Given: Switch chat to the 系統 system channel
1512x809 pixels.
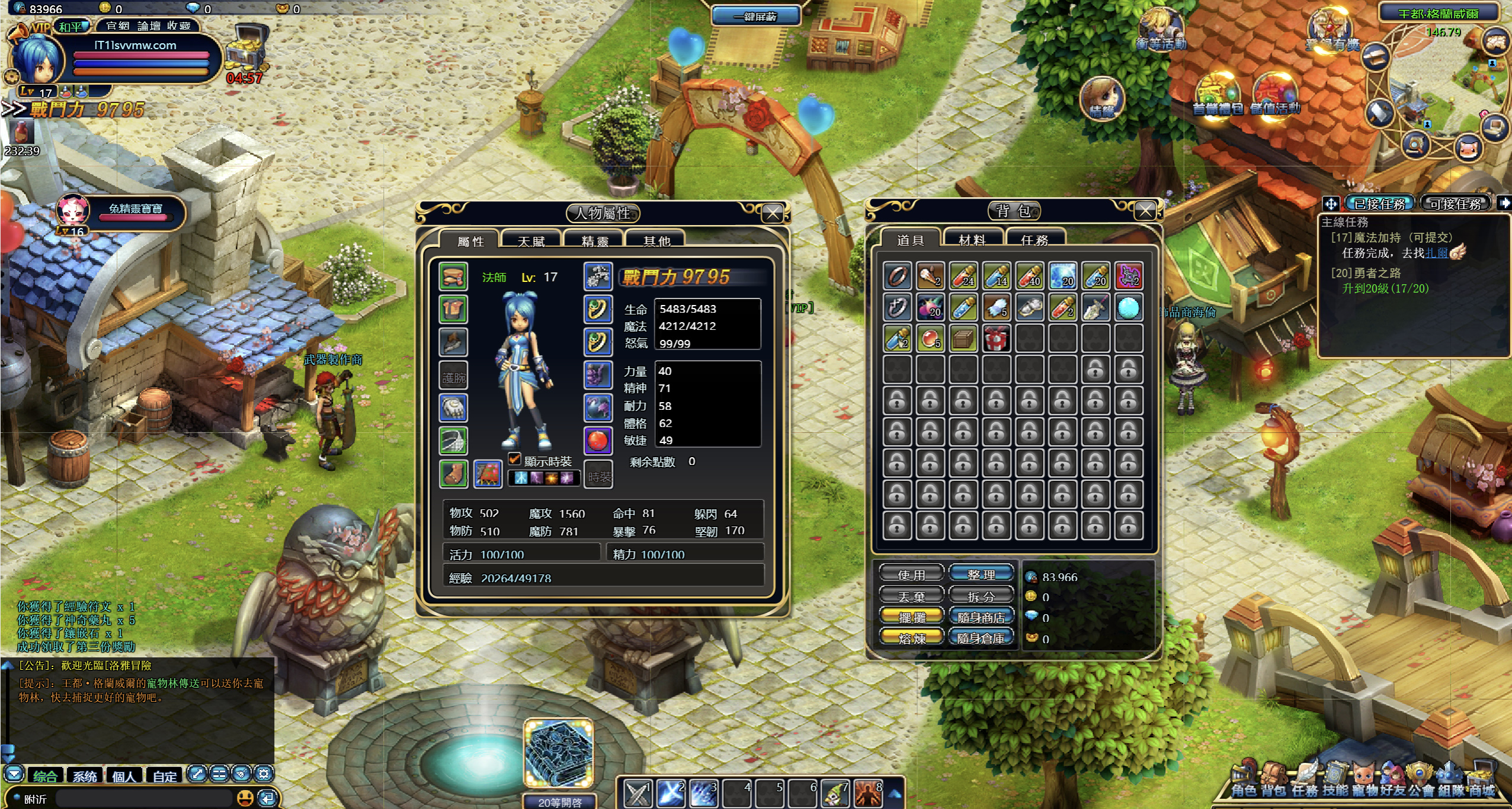Looking at the screenshot, I should click(x=85, y=776).
